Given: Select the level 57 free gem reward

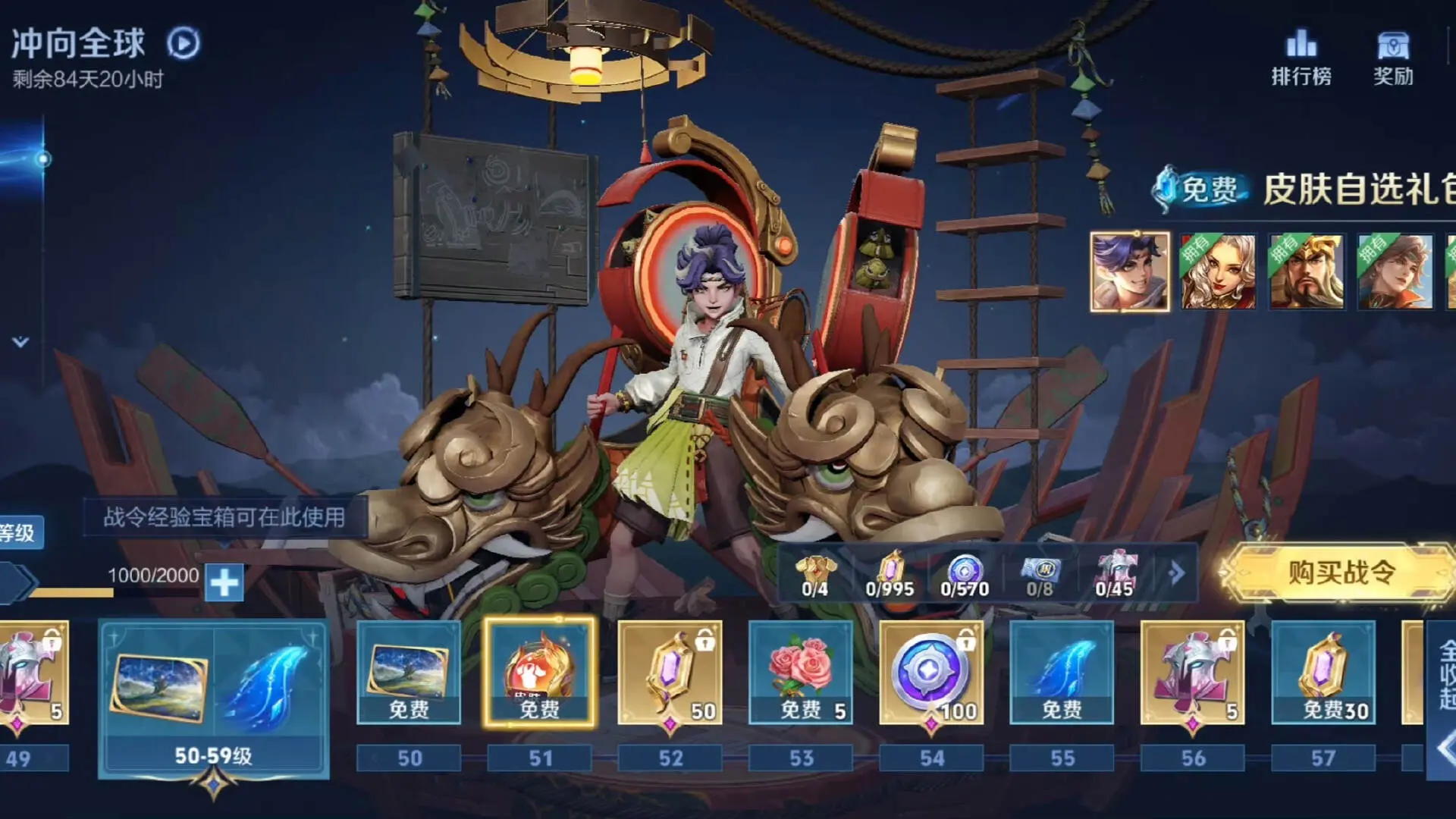Looking at the screenshot, I should (1323, 672).
